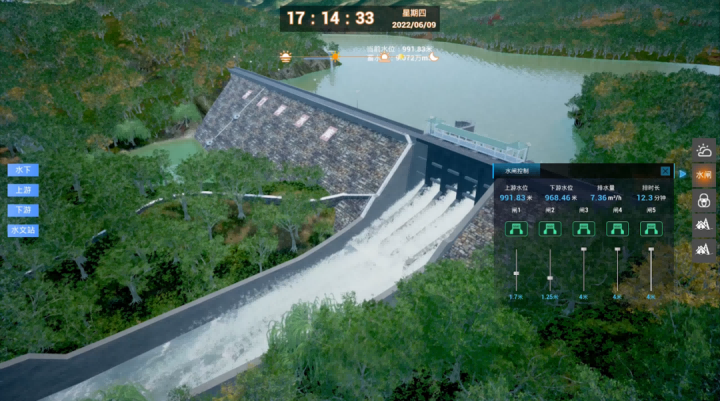Open the 水文站 hydrology station view
The height and width of the screenshot is (401, 720).
(22, 230)
